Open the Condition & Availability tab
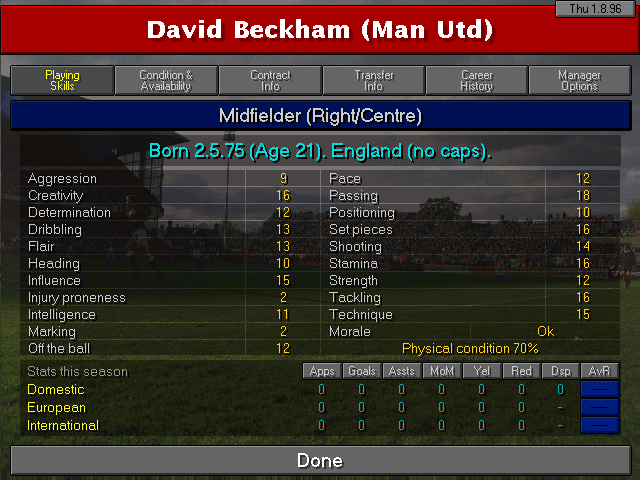Viewport: 640px width, 480px height. click(166, 81)
